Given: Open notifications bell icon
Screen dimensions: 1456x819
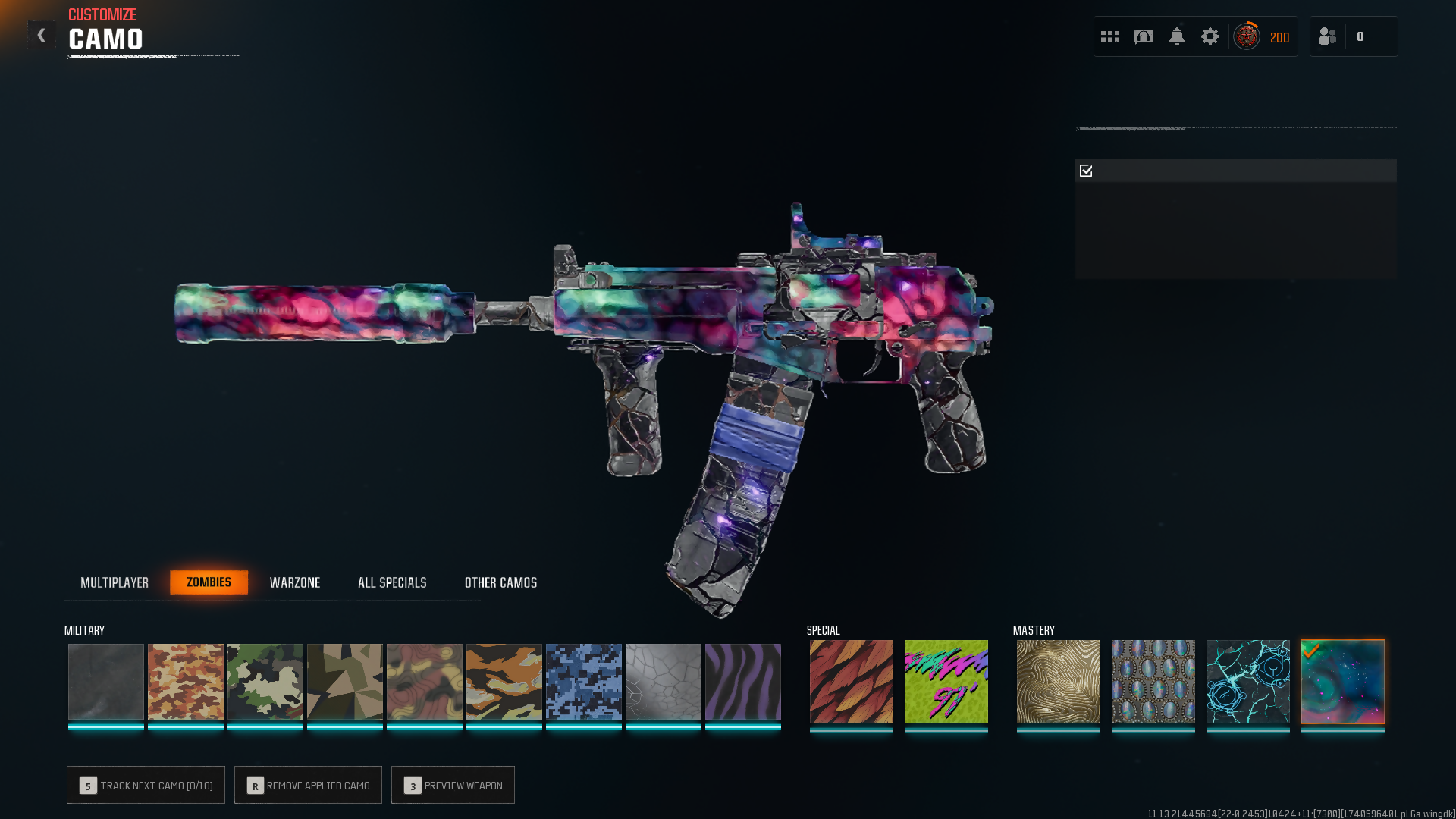Looking at the screenshot, I should 1177,36.
